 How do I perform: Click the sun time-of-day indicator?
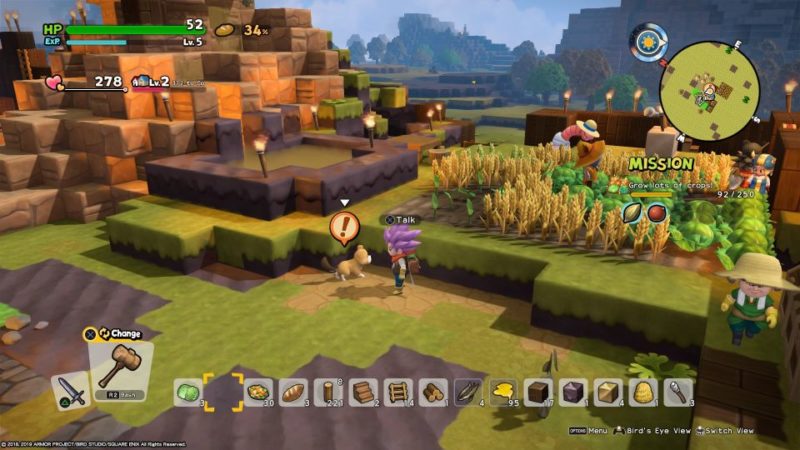point(649,42)
